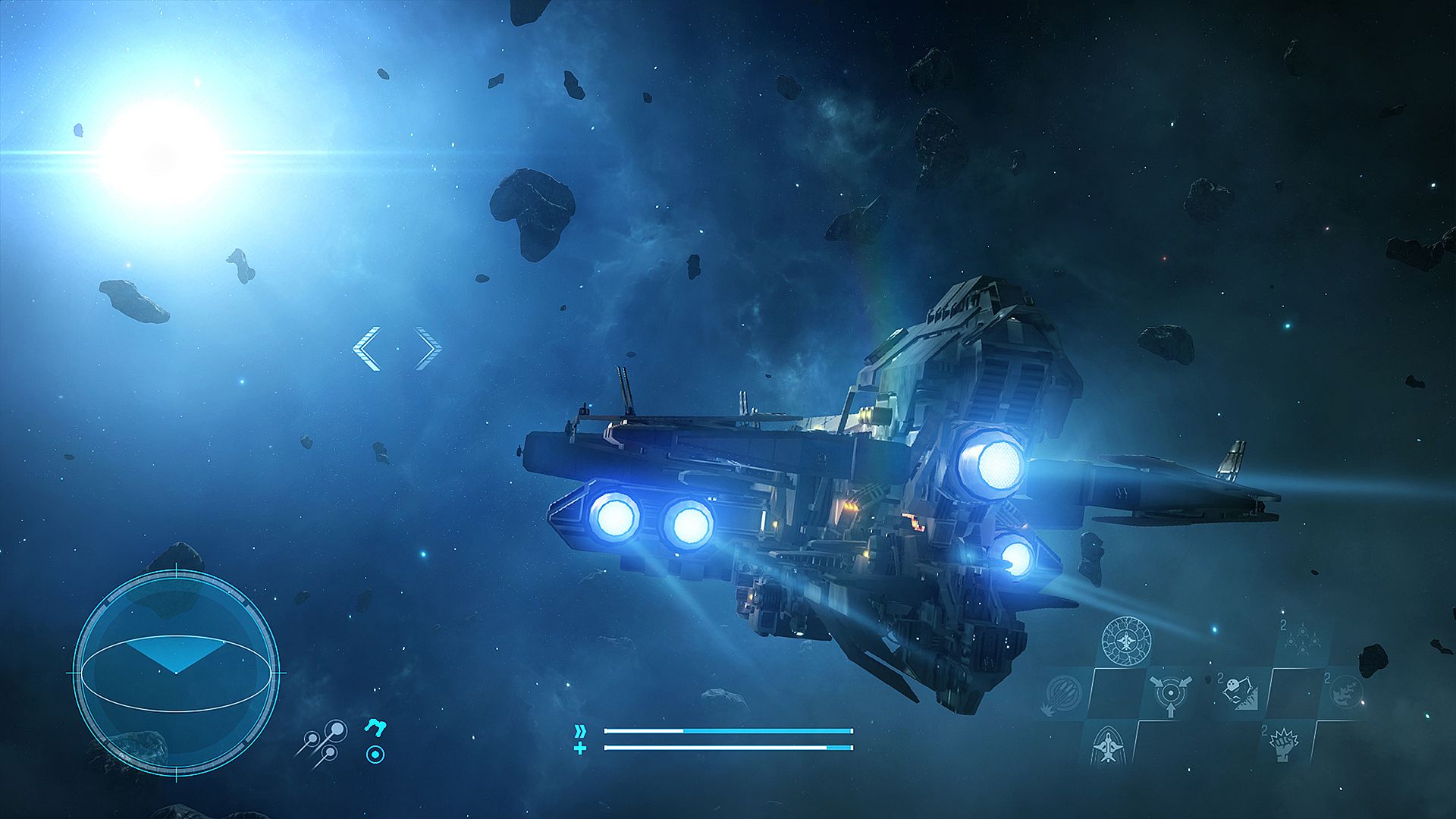Select the triple missile salvo weapon icon
Image resolution: width=1456 pixels, height=819 pixels.
click(x=323, y=743)
